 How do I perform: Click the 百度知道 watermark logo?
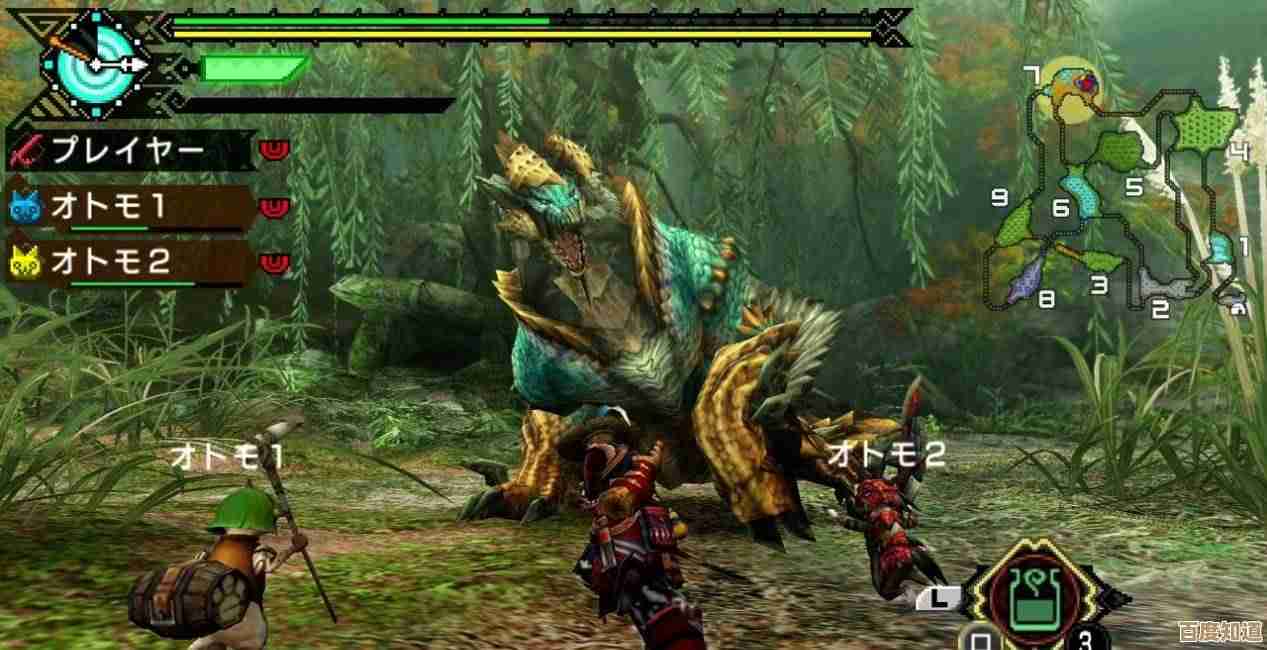(x=1218, y=632)
